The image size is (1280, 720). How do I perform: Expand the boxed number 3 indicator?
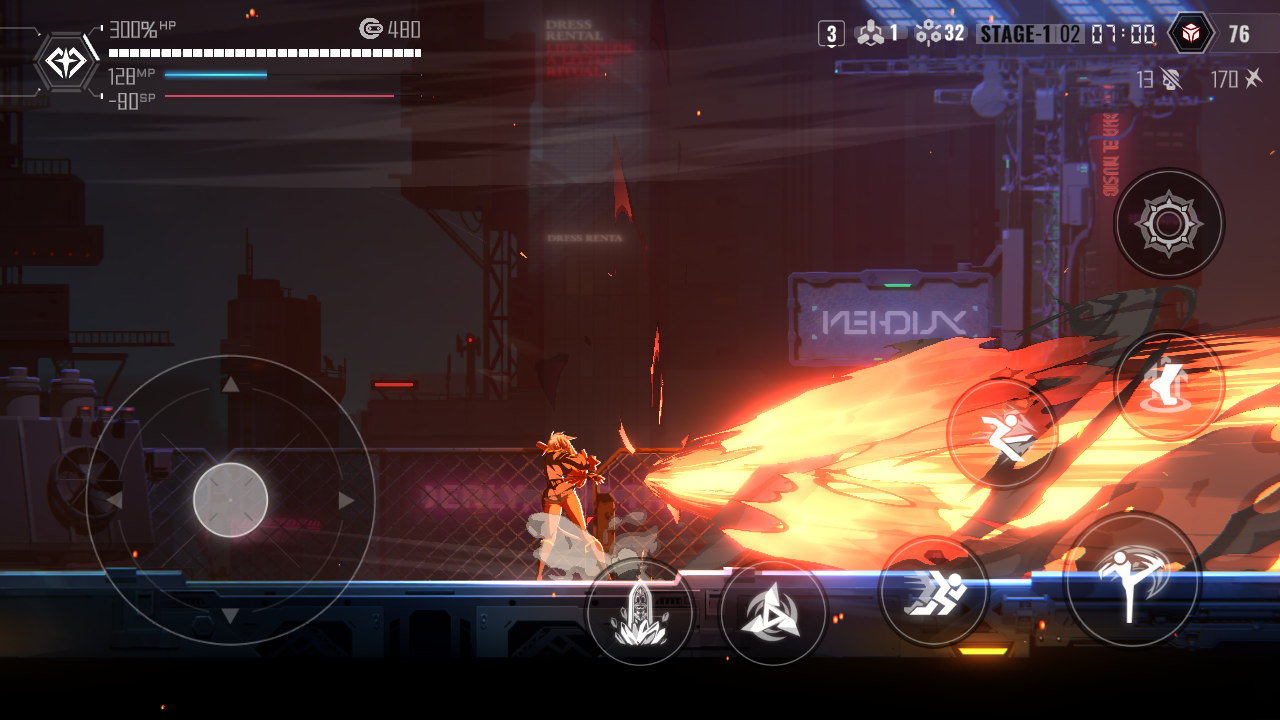[831, 34]
